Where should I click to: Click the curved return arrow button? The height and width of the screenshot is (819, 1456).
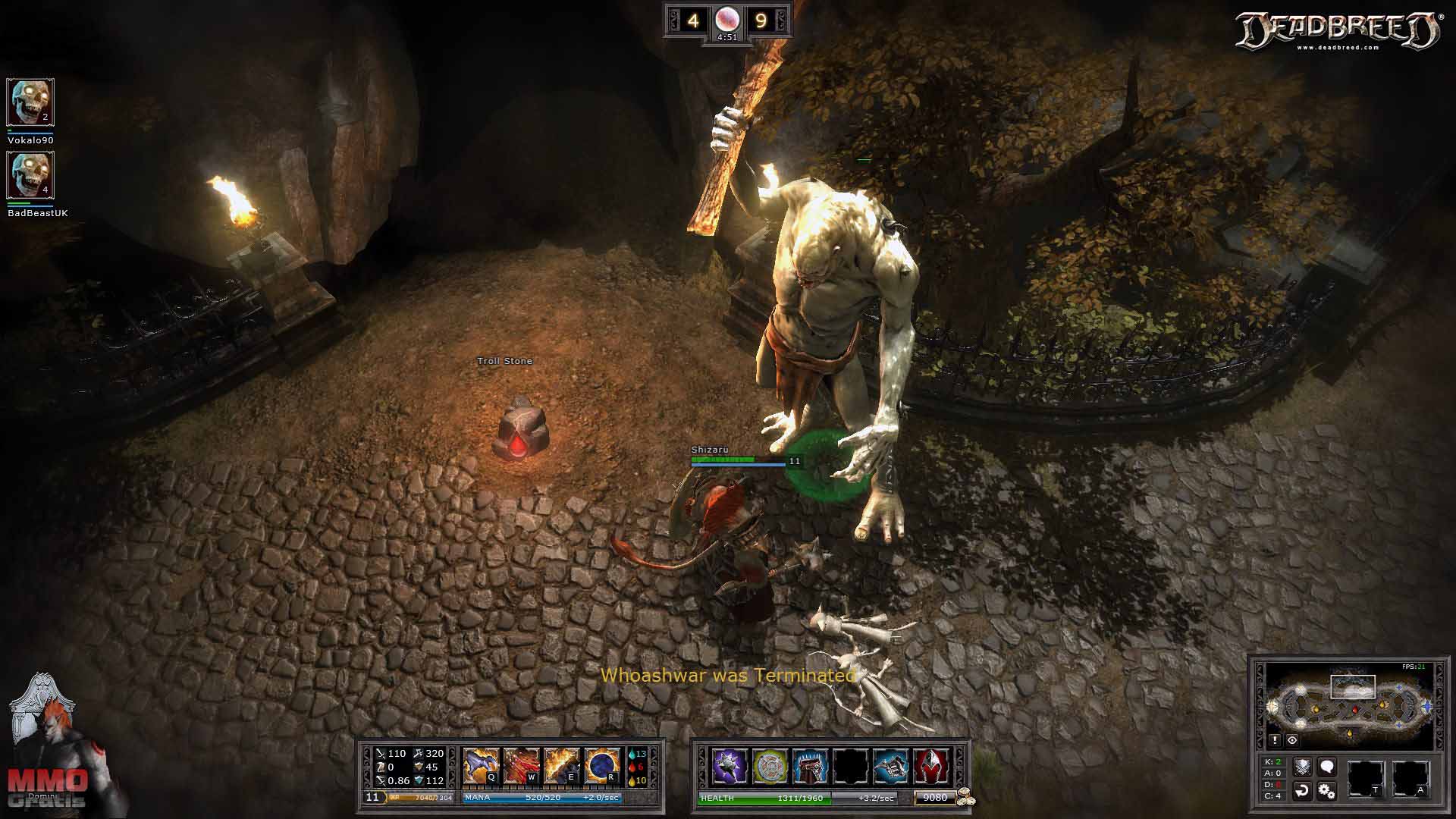click(x=1302, y=791)
